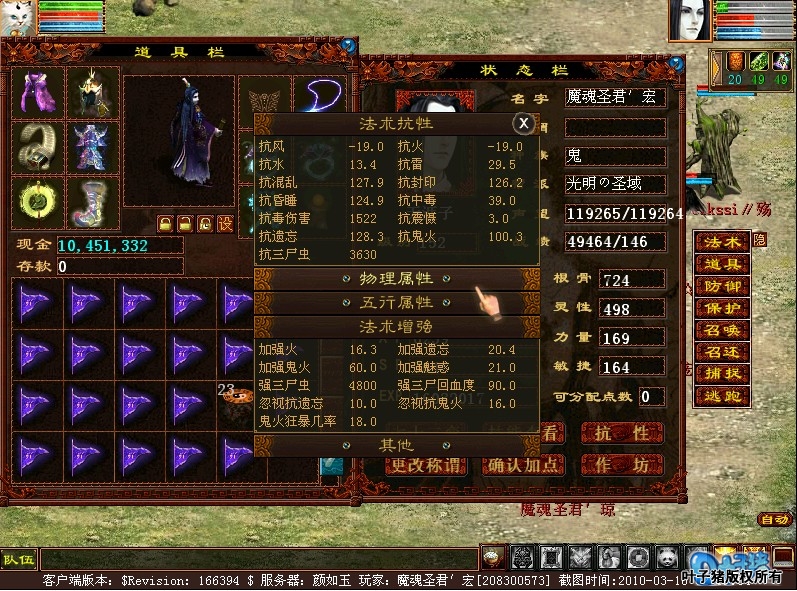797x591 pixels.
Task: Select the 防御 defend command
Action: click(721, 286)
